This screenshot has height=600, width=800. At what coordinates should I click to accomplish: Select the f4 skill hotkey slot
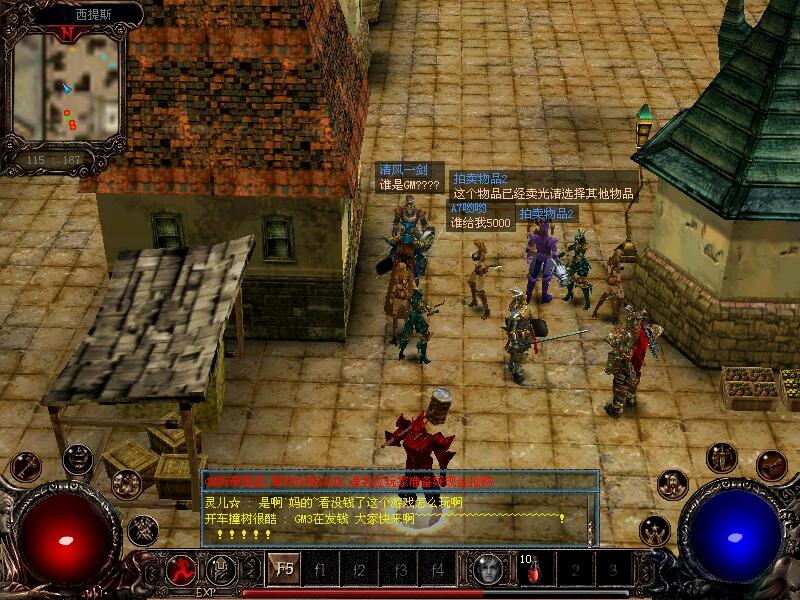[x=437, y=570]
